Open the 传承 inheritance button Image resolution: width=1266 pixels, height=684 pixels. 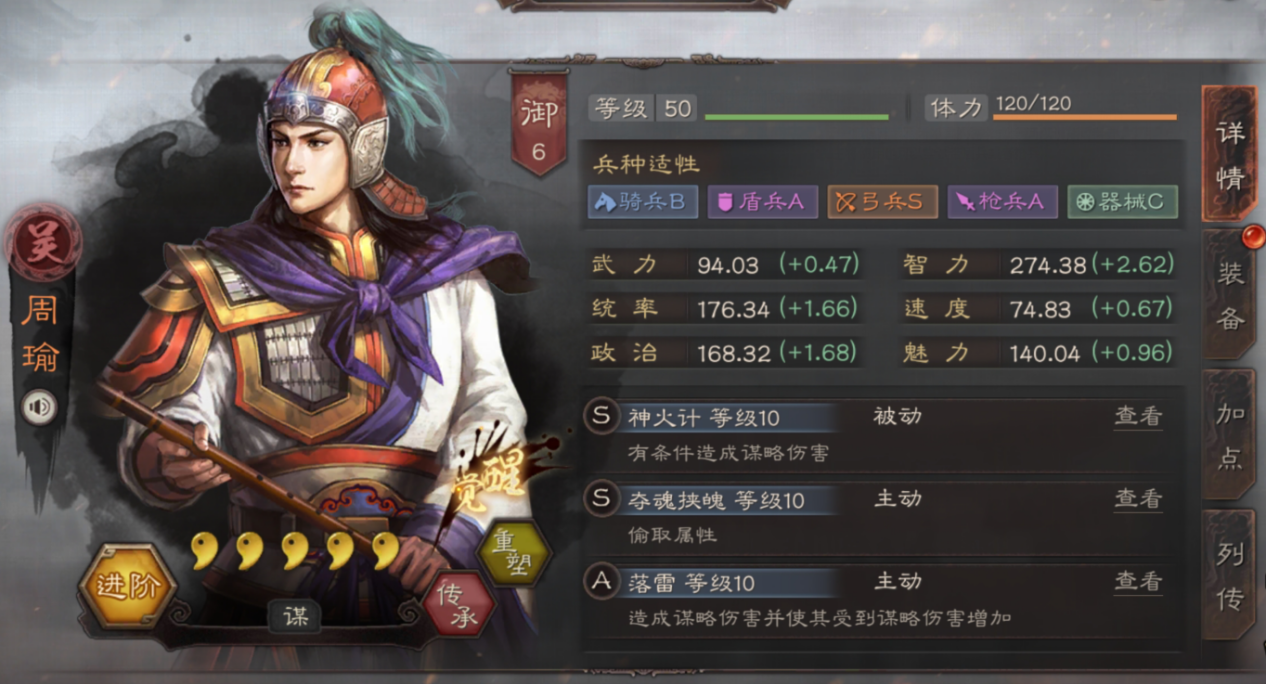[x=459, y=604]
